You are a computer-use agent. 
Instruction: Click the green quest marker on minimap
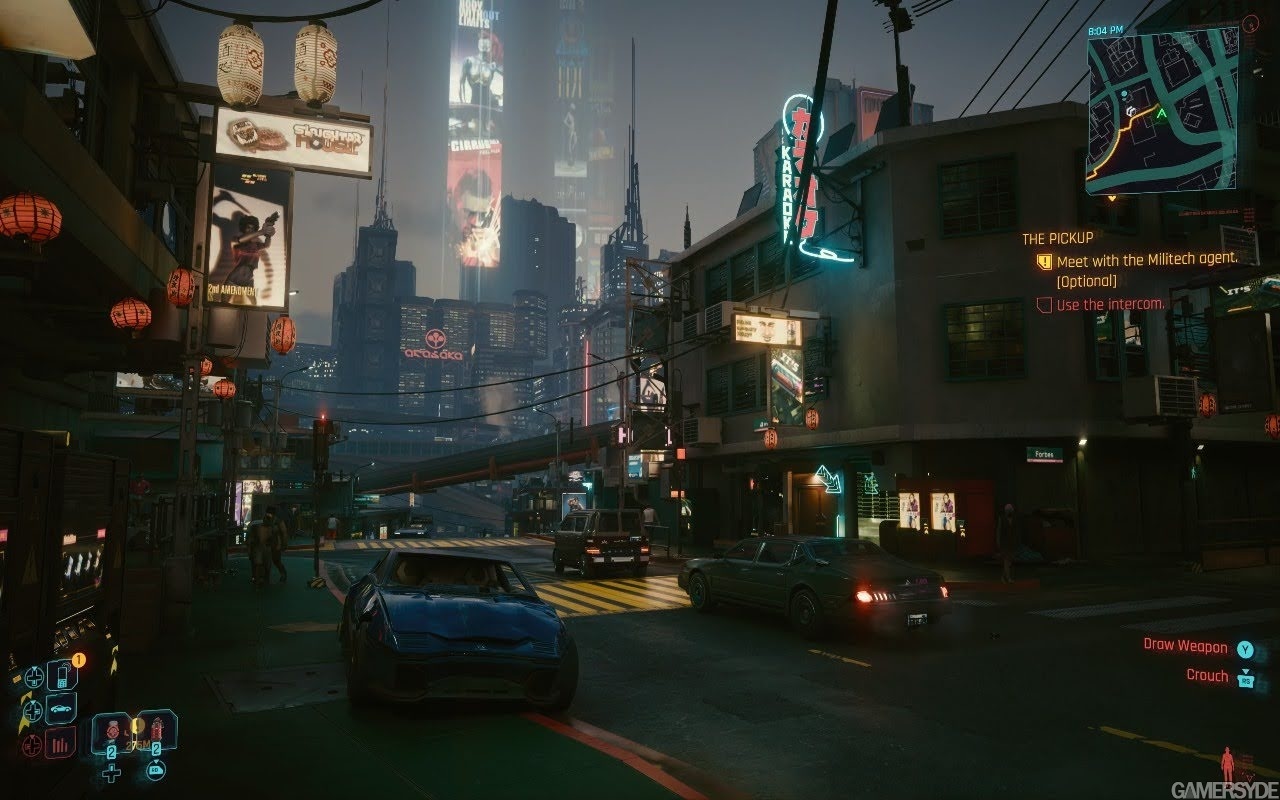coord(1161,114)
